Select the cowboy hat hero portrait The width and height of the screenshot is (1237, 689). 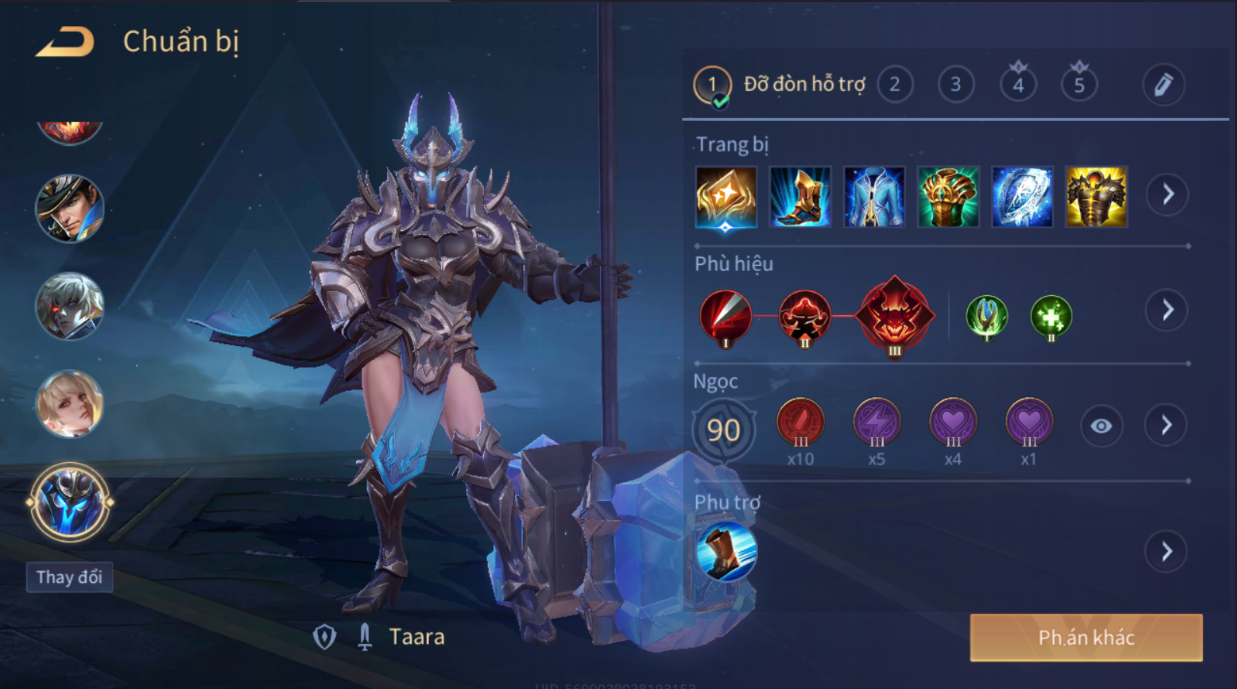point(70,209)
